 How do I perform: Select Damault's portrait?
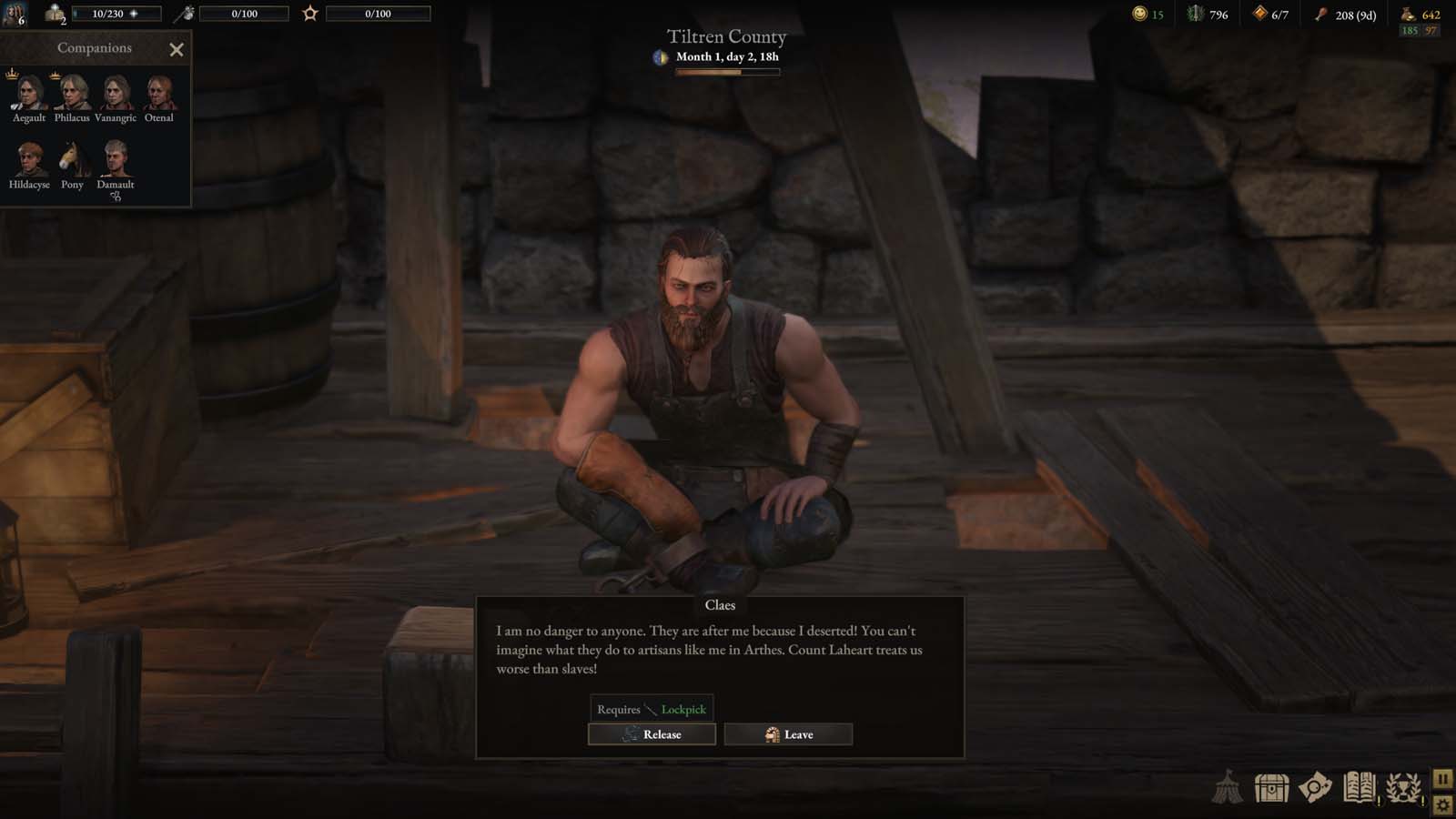click(116, 162)
